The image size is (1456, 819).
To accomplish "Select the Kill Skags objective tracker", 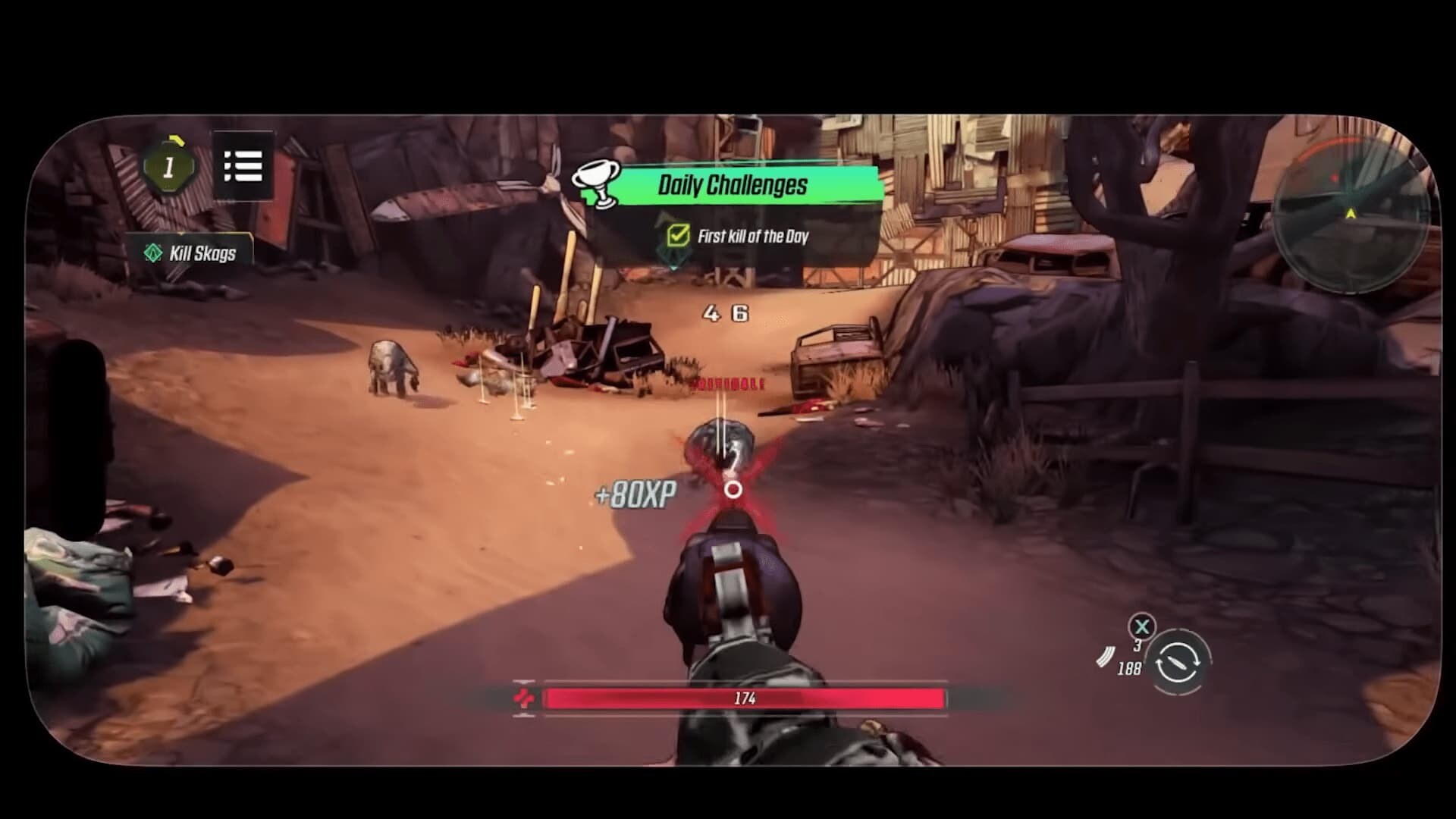I will [190, 253].
